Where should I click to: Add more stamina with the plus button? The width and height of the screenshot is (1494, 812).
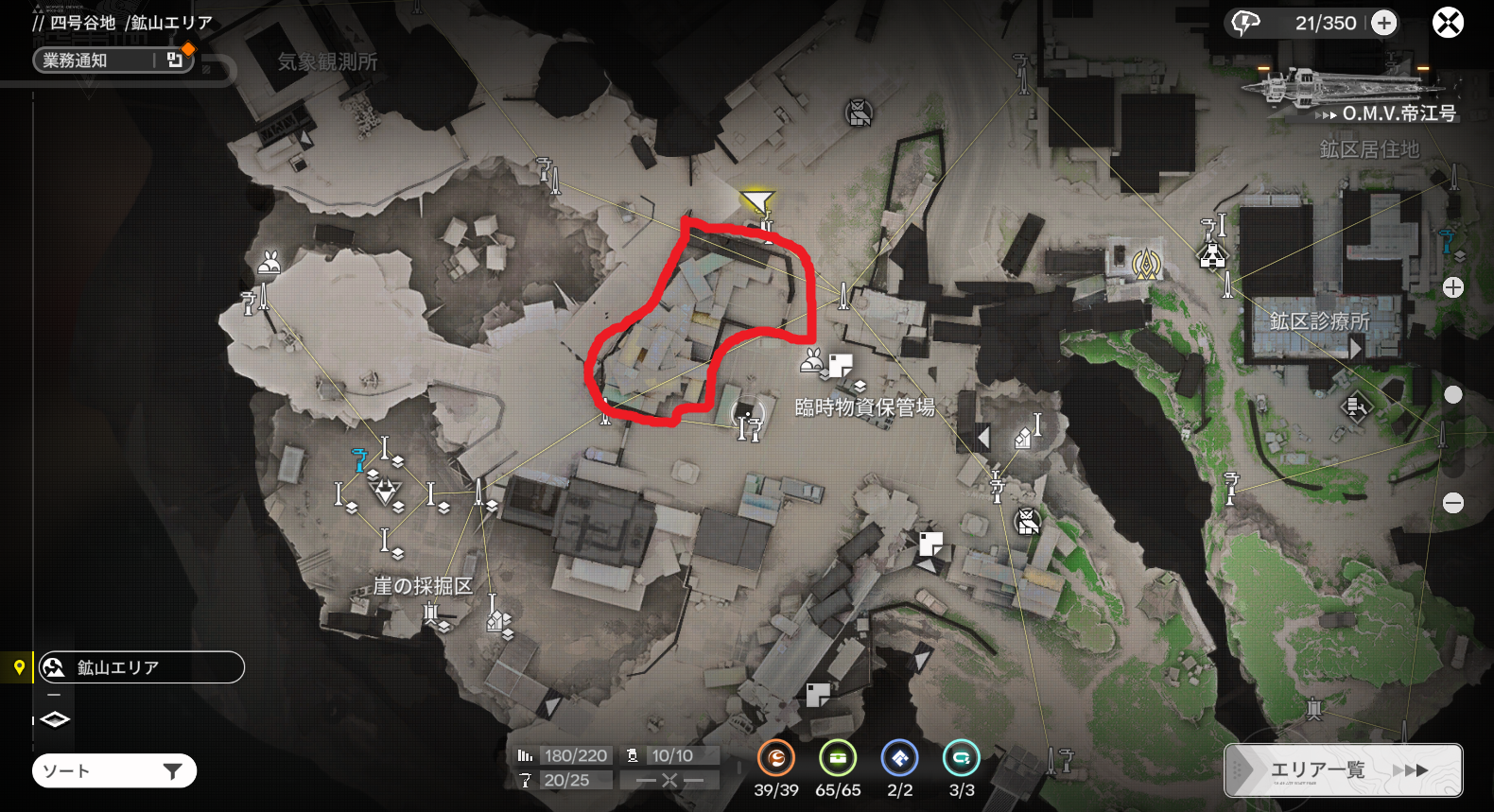[x=1384, y=23]
